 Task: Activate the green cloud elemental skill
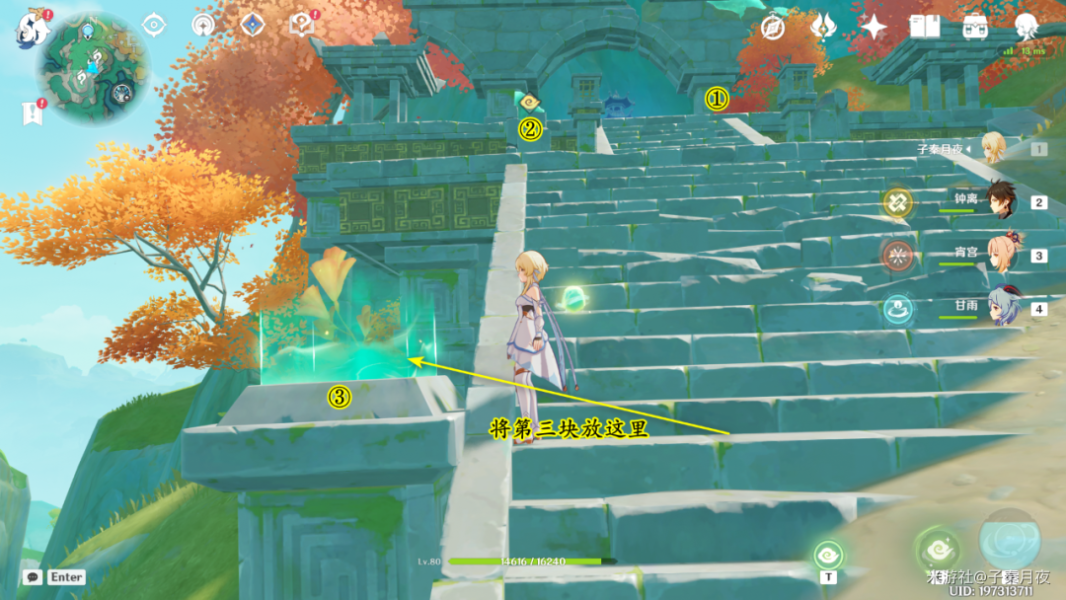click(938, 549)
